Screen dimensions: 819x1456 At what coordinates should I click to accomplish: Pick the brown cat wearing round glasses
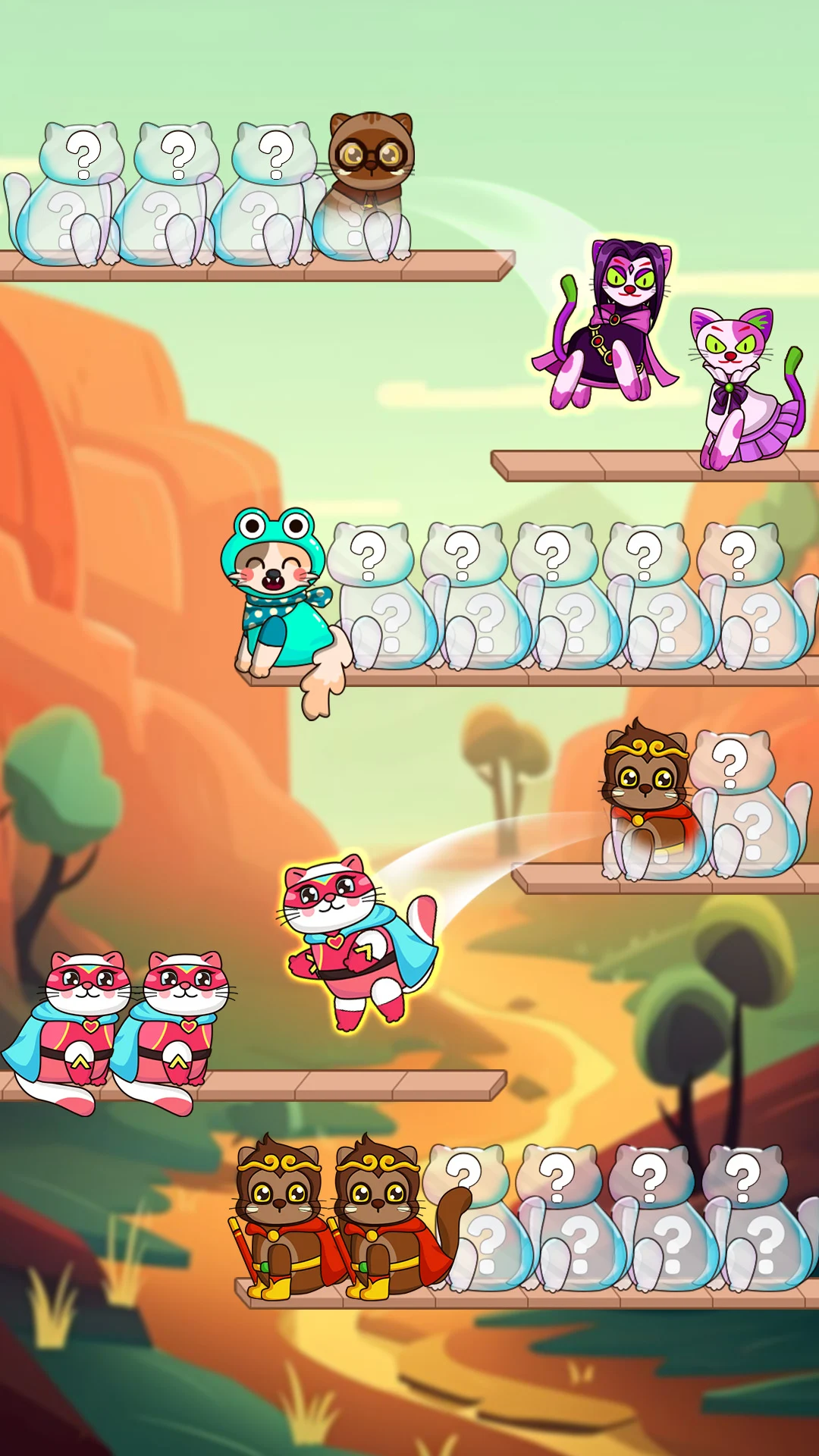click(x=369, y=182)
